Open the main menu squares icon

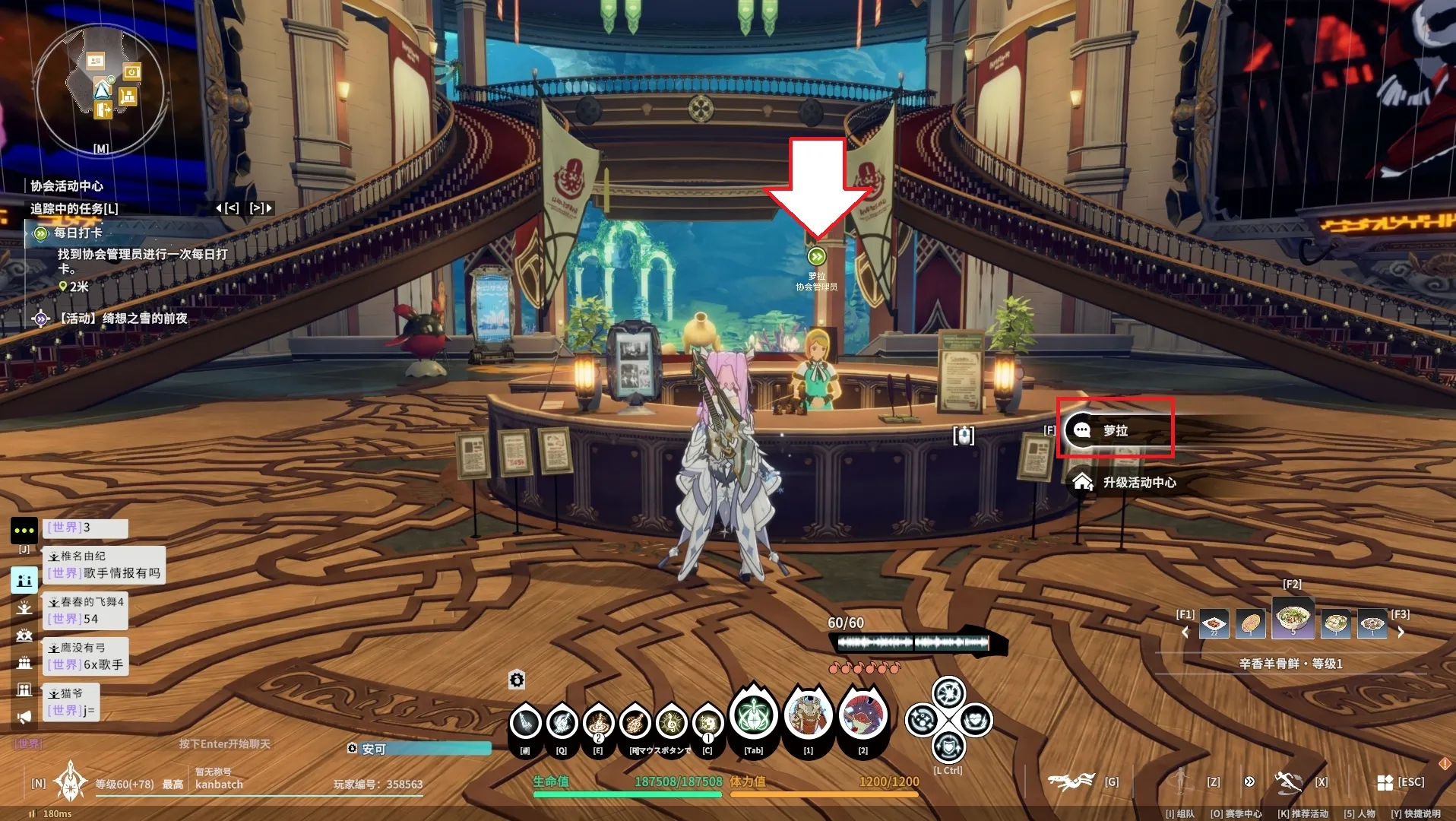(1385, 781)
